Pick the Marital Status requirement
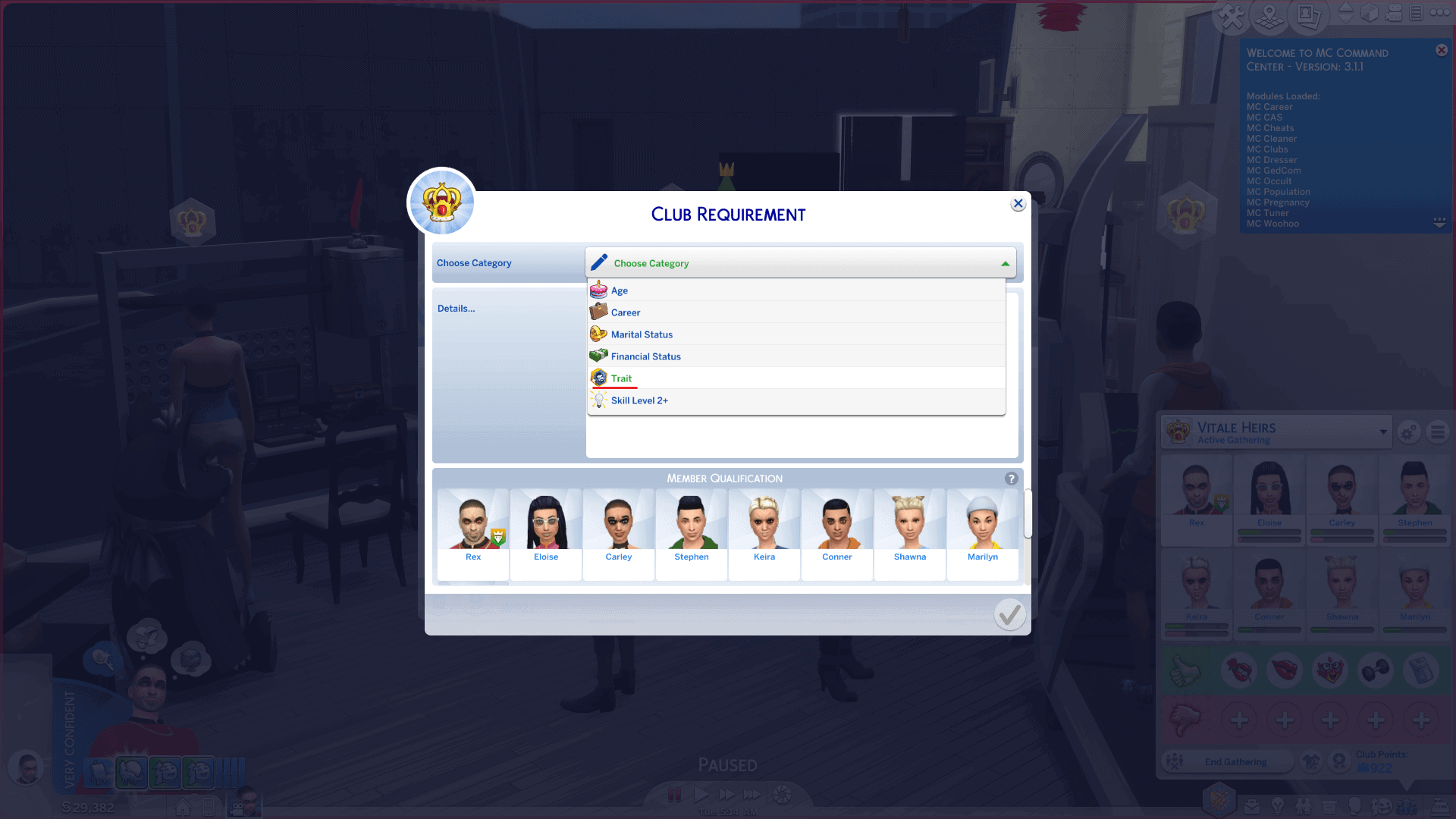1456x819 pixels. 642,334
